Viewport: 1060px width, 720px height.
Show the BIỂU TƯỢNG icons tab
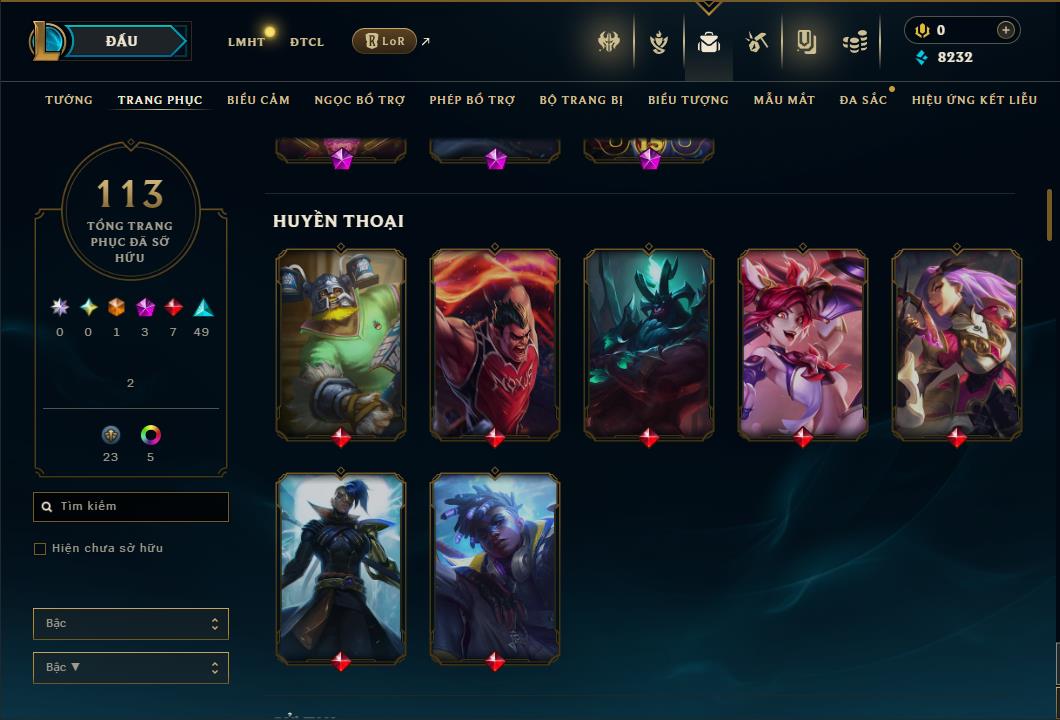pyautogui.click(x=688, y=100)
